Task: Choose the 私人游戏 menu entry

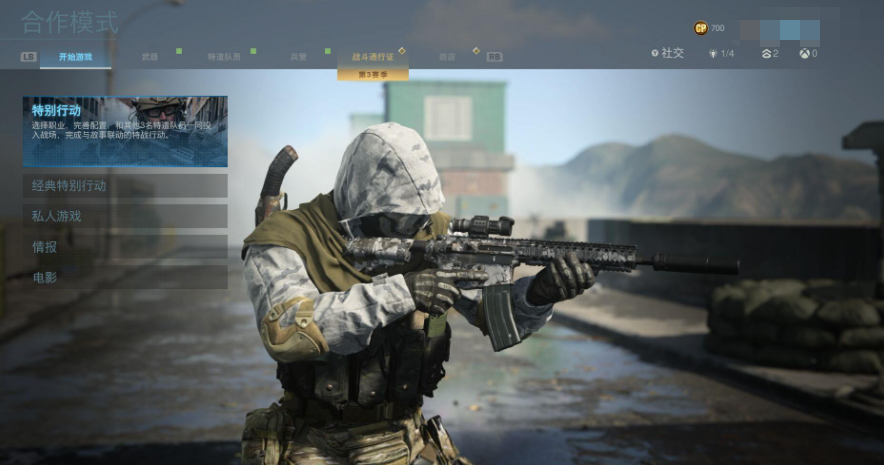Action: (x=125, y=216)
